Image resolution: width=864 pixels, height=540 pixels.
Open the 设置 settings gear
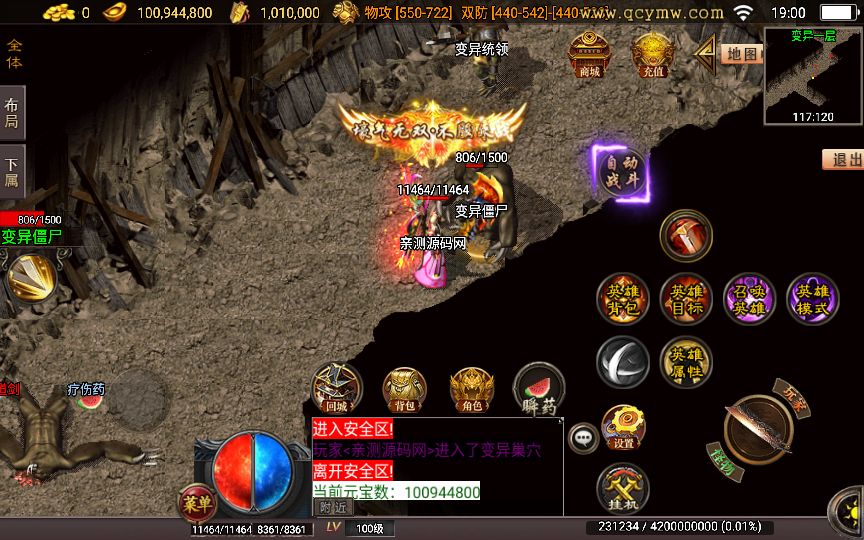[x=623, y=426]
